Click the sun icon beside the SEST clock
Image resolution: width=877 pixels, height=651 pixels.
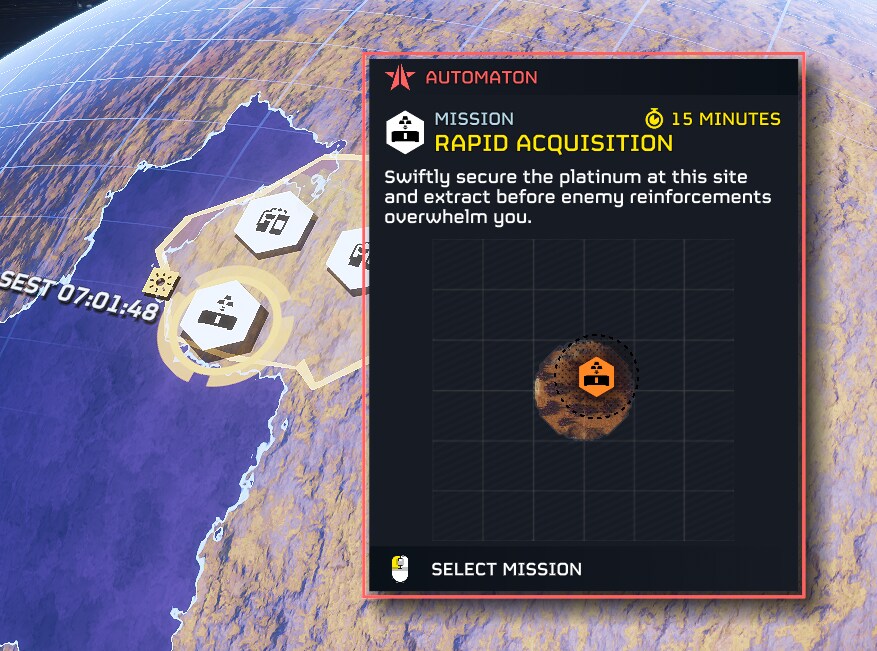[160, 283]
